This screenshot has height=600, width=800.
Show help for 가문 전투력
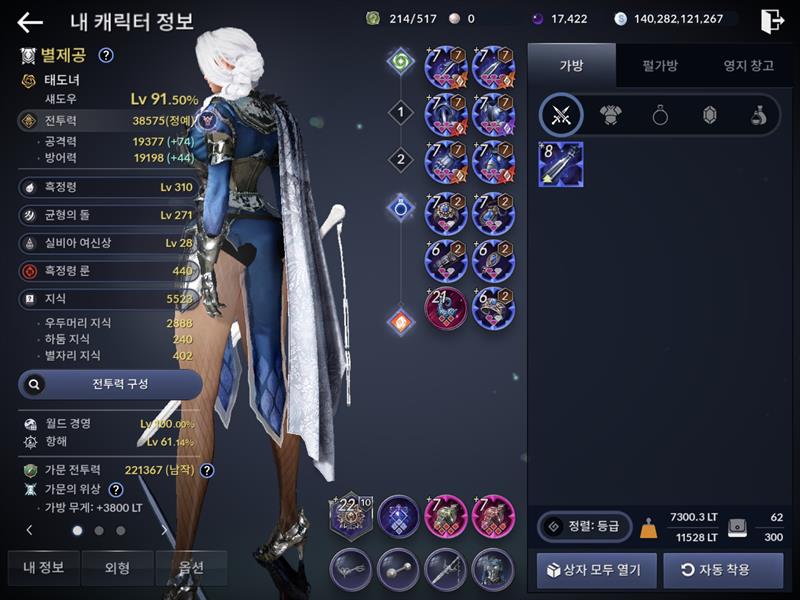208,470
